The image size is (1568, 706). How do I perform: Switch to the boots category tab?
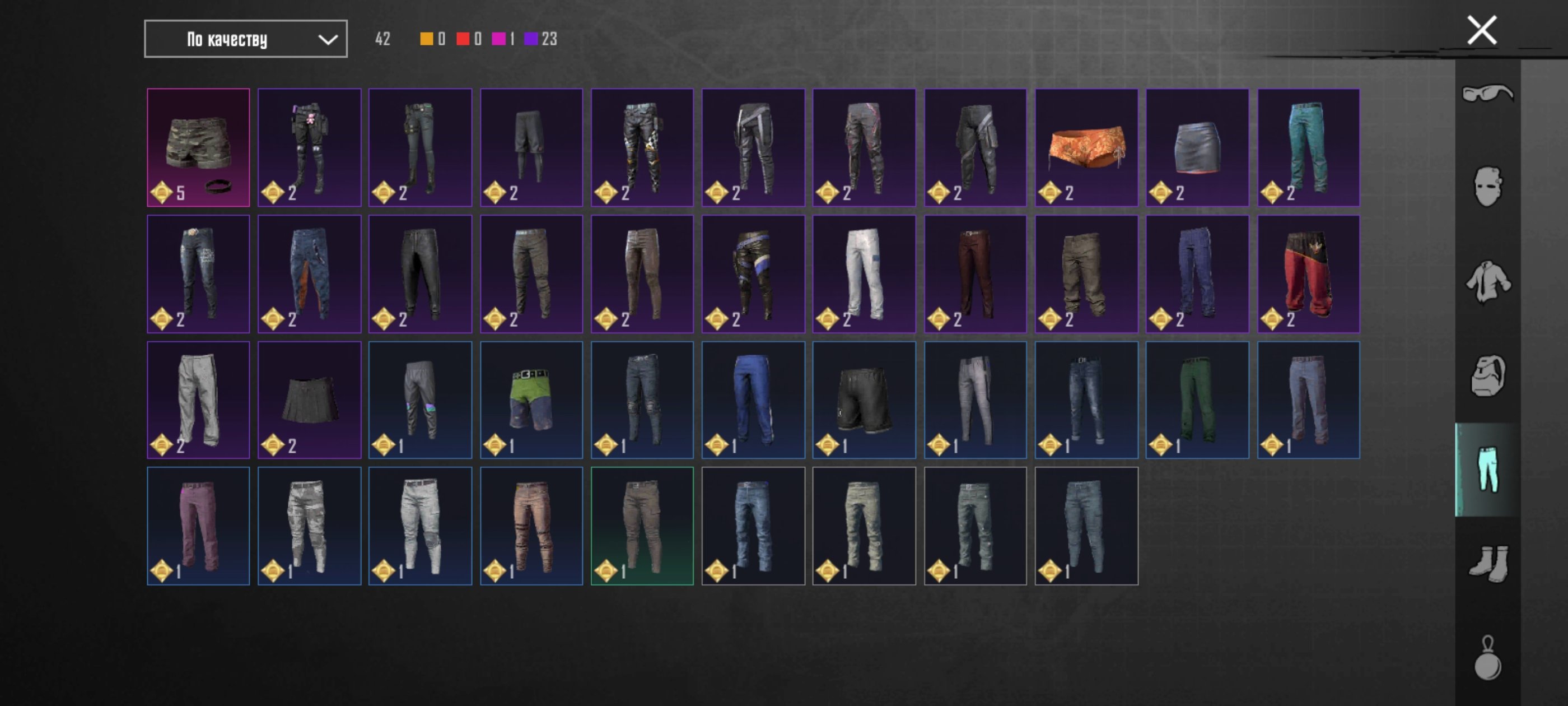click(x=1487, y=564)
